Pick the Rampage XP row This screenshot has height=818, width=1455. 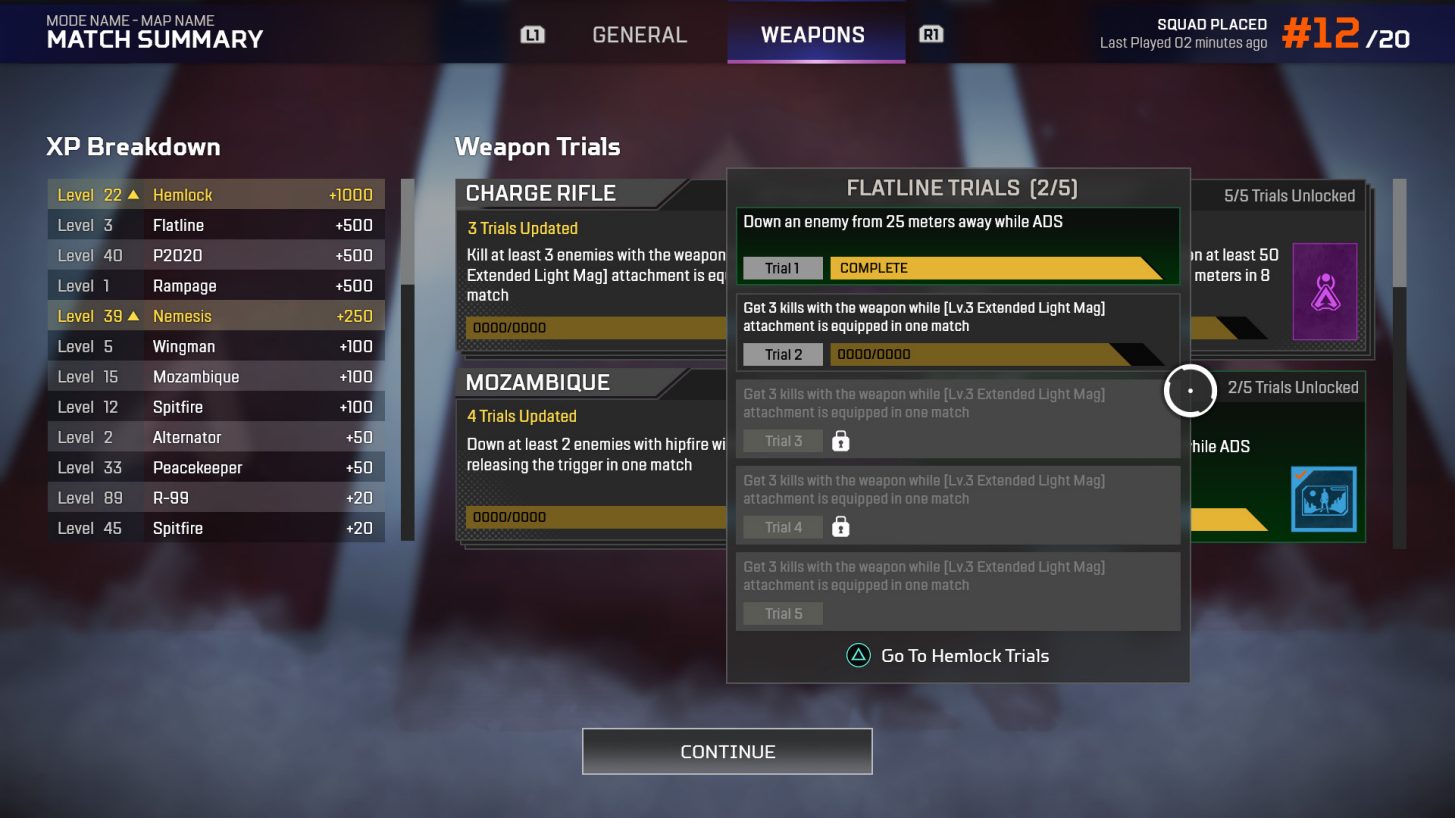click(x=216, y=286)
